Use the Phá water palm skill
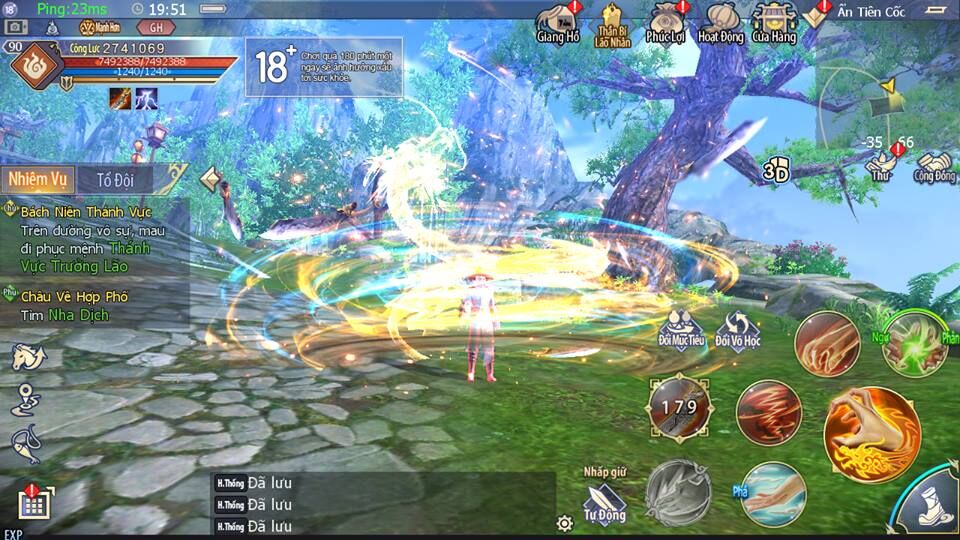Viewport: 960px width, 540px height. [773, 493]
